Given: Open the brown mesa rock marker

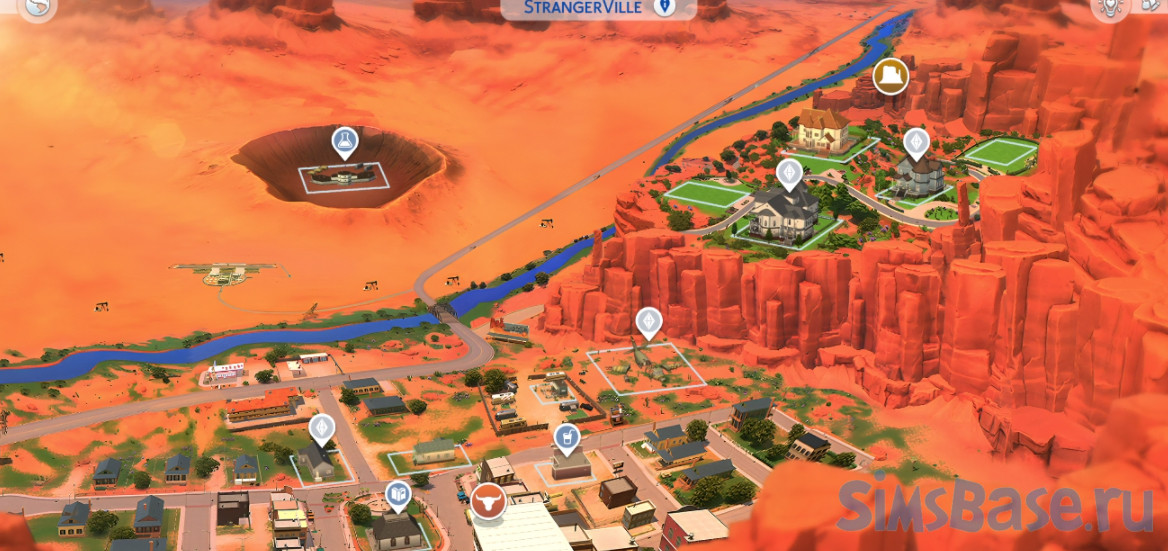Looking at the screenshot, I should click(x=890, y=76).
